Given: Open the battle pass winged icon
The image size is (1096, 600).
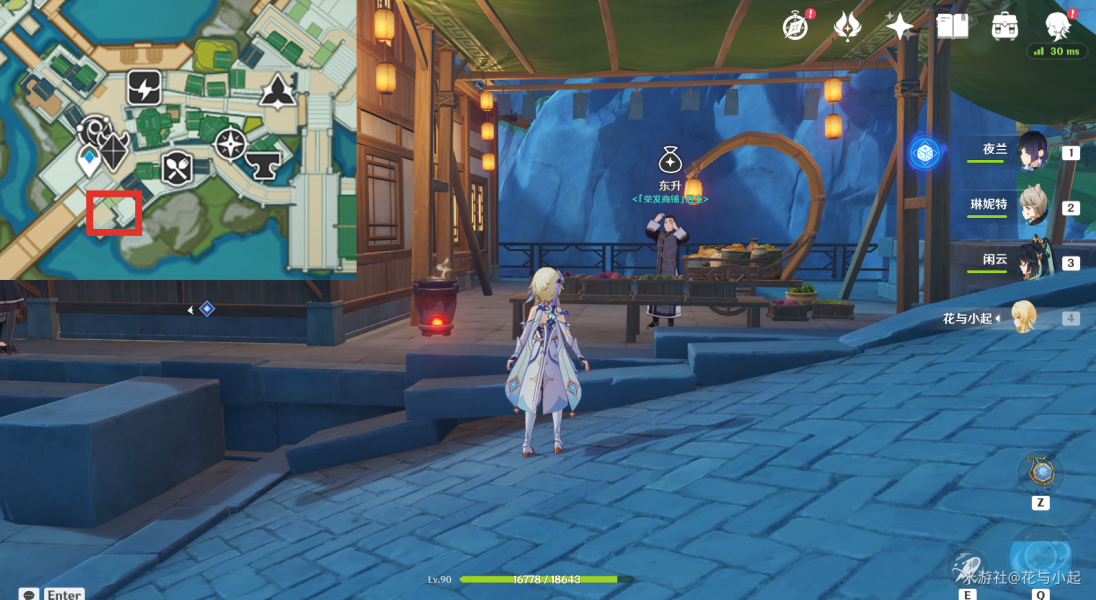Looking at the screenshot, I should (x=847, y=27).
